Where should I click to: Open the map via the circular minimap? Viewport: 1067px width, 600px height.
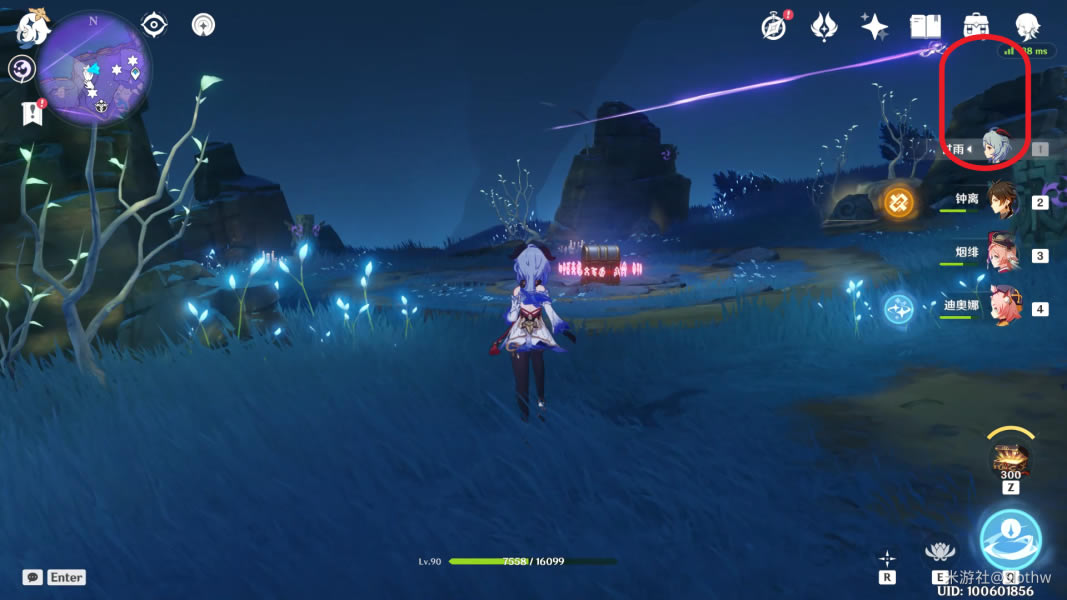tap(94, 68)
